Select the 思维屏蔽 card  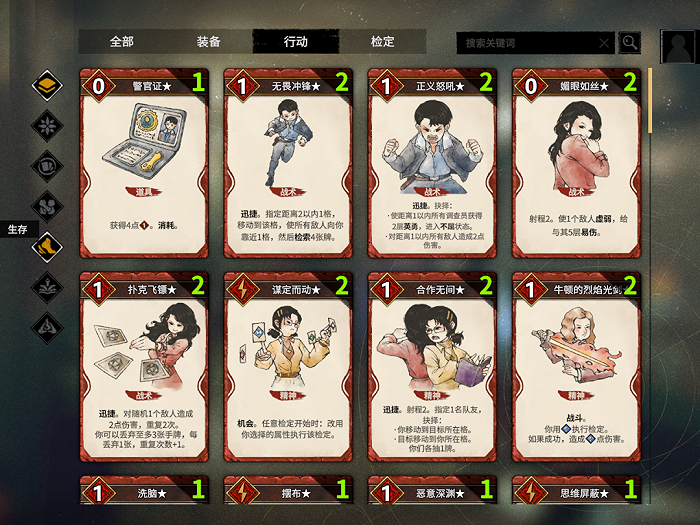(x=576, y=492)
